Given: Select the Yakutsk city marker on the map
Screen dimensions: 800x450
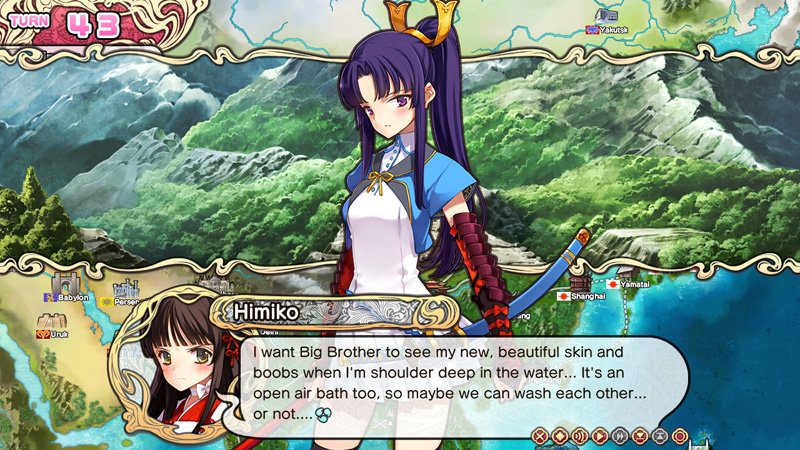Looking at the screenshot, I should point(607,17).
